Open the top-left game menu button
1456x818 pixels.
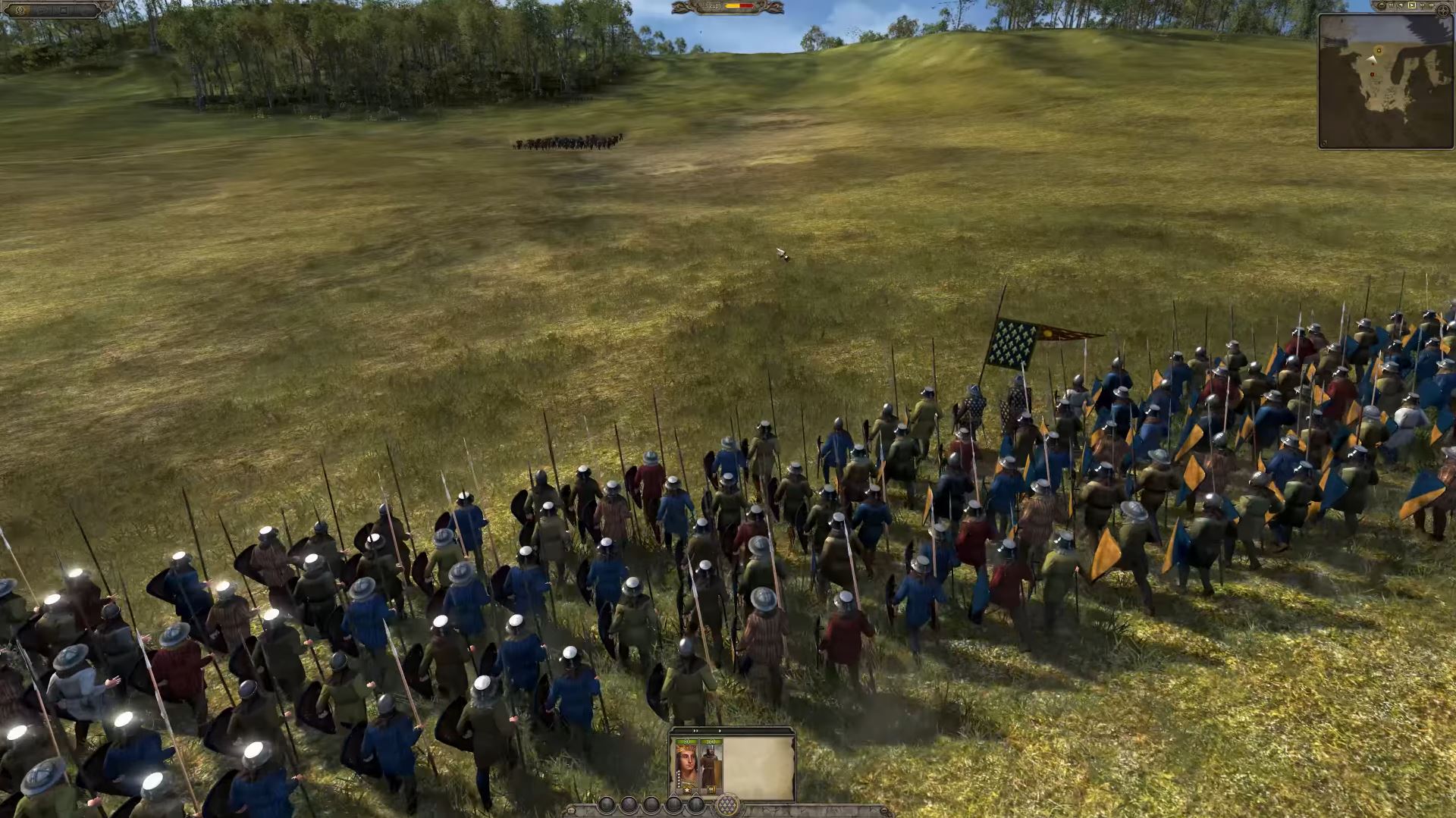click(20, 11)
